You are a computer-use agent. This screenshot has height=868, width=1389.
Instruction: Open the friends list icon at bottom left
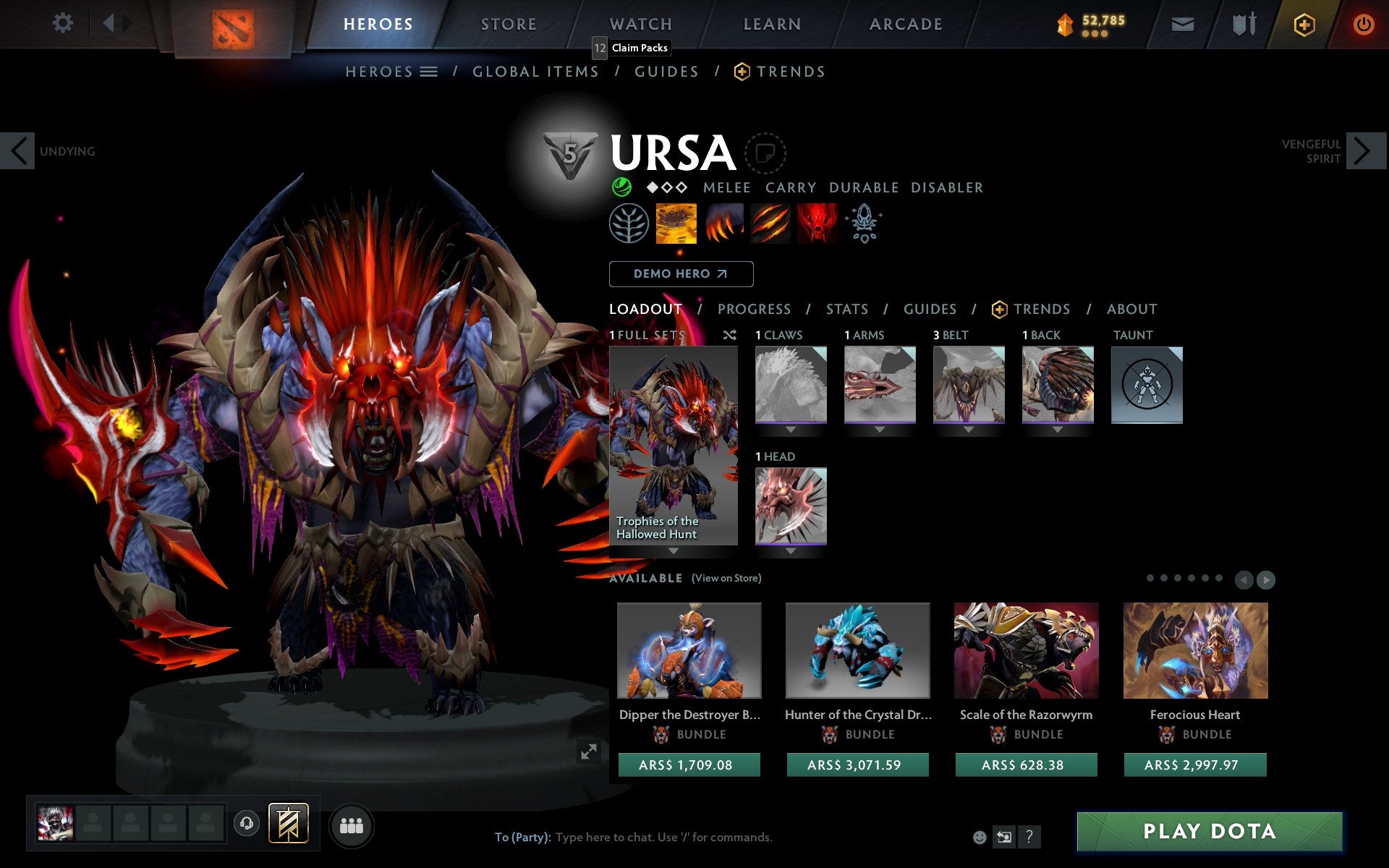click(352, 825)
